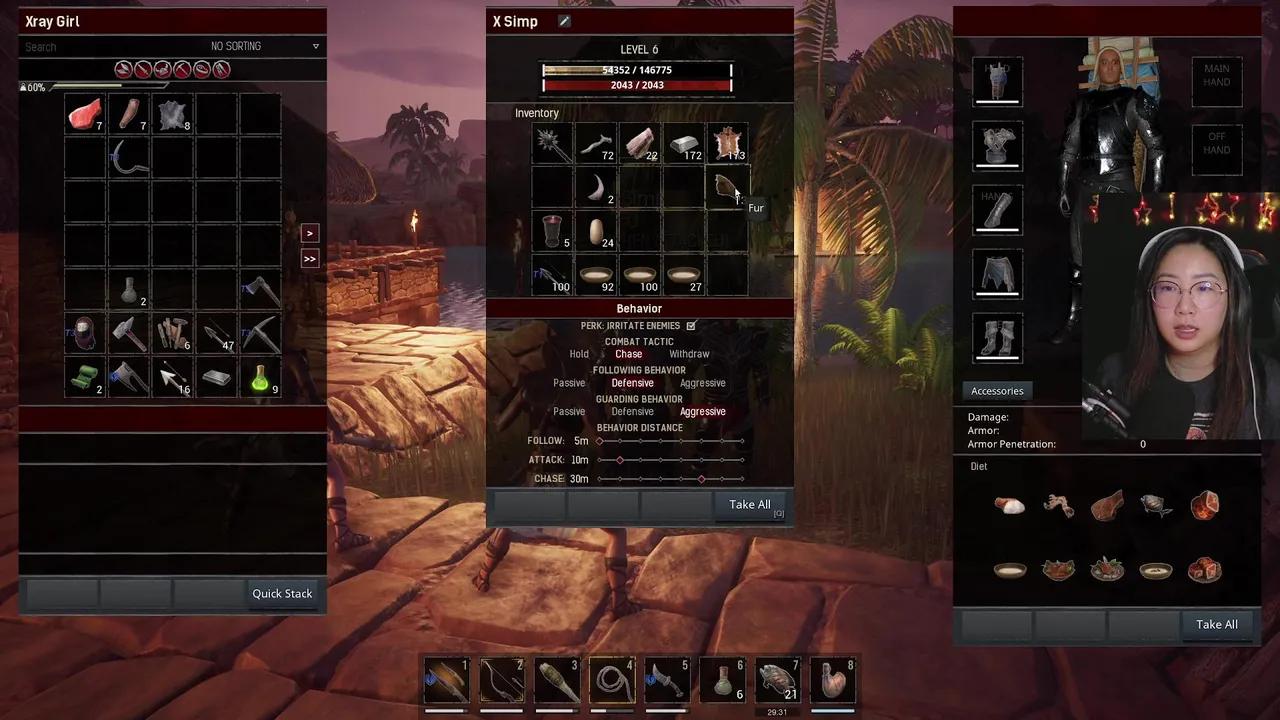Select the hide stack in follower inventory

728,145
